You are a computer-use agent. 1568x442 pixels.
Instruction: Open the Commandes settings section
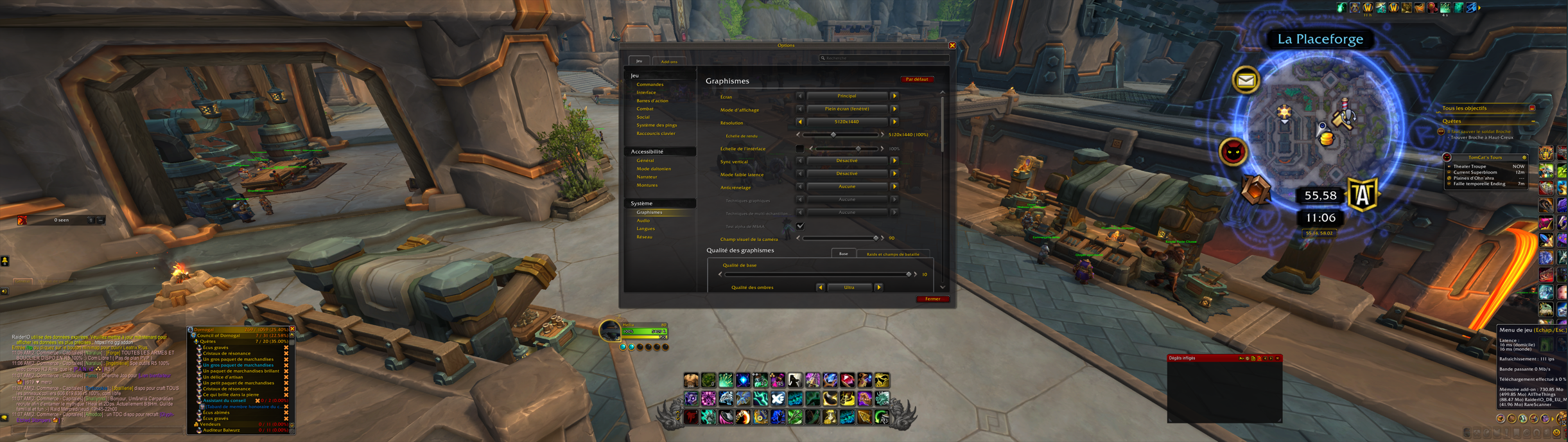click(650, 85)
